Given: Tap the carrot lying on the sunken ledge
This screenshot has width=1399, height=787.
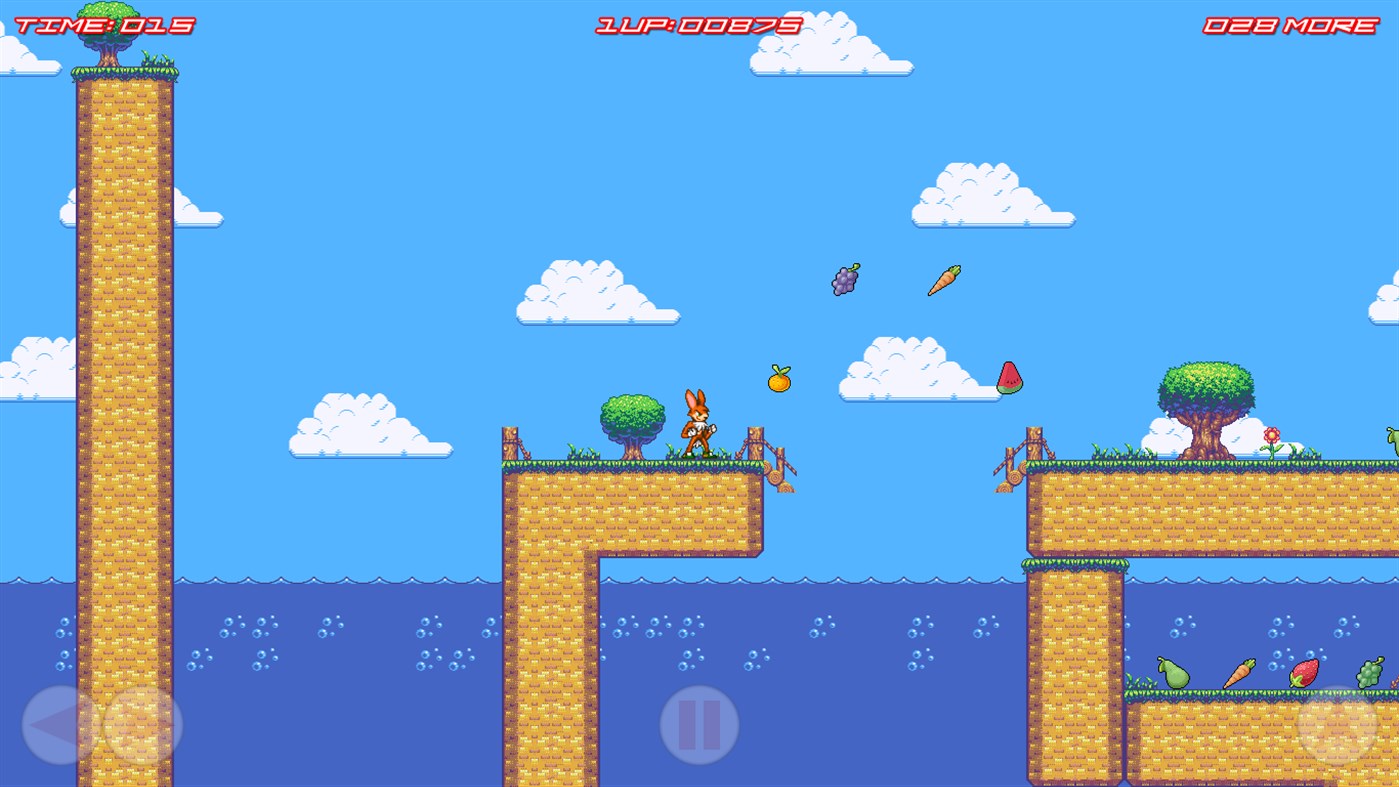Looking at the screenshot, I should point(1239,671).
